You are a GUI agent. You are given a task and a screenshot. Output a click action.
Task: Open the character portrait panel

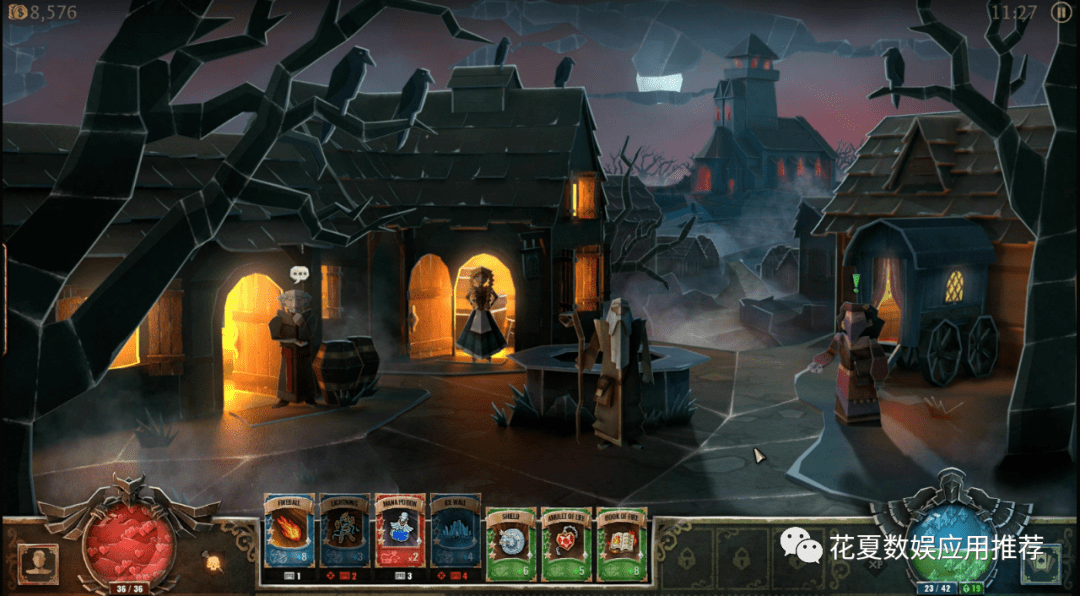coord(38,563)
